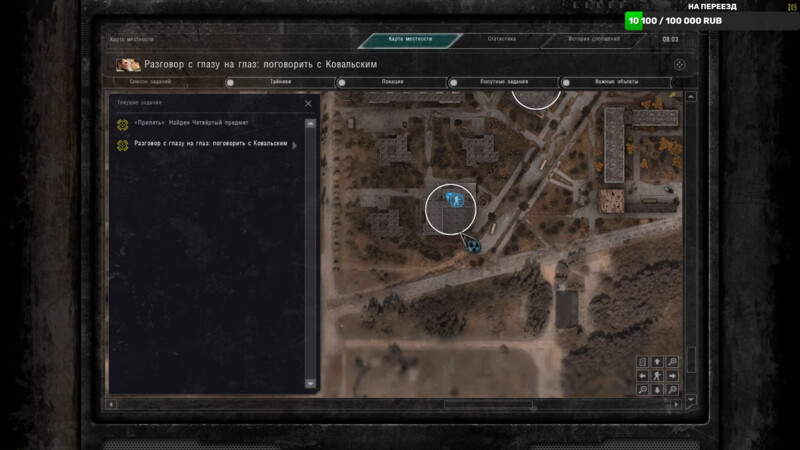
Task: Switch to the Статистика tab
Action: click(x=501, y=39)
